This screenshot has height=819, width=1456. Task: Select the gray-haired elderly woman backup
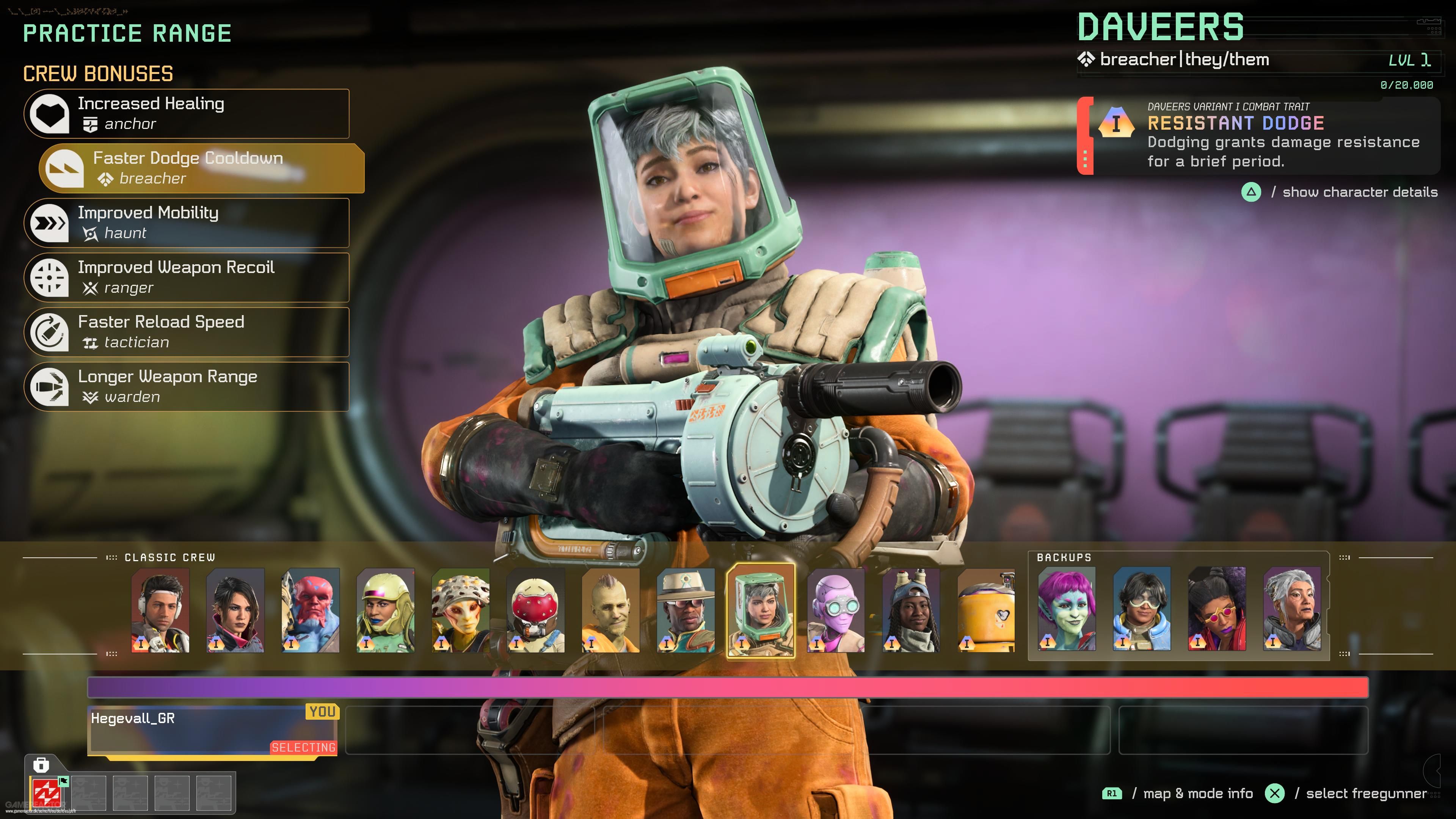coord(1292,609)
